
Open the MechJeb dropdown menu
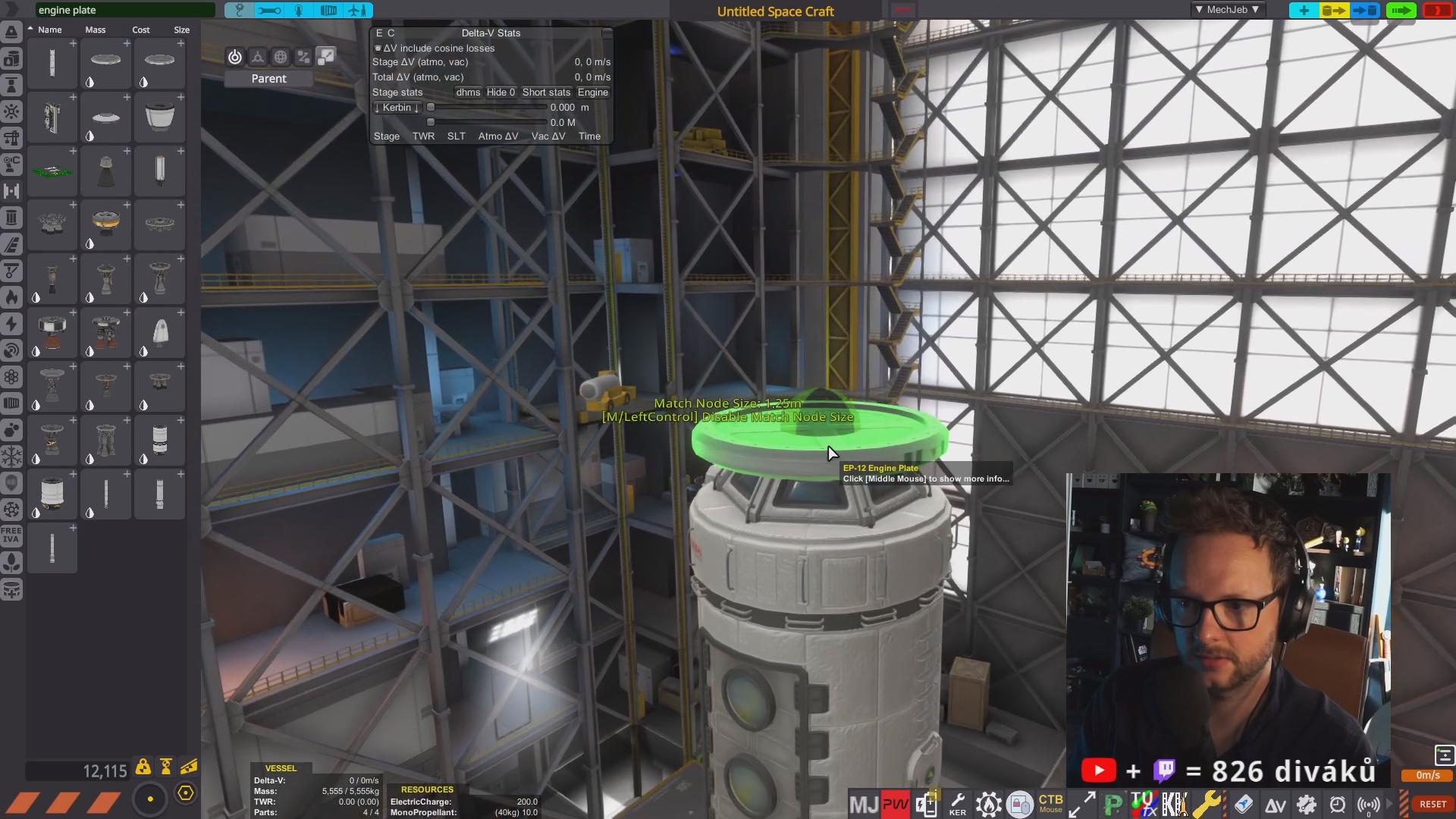click(1226, 10)
